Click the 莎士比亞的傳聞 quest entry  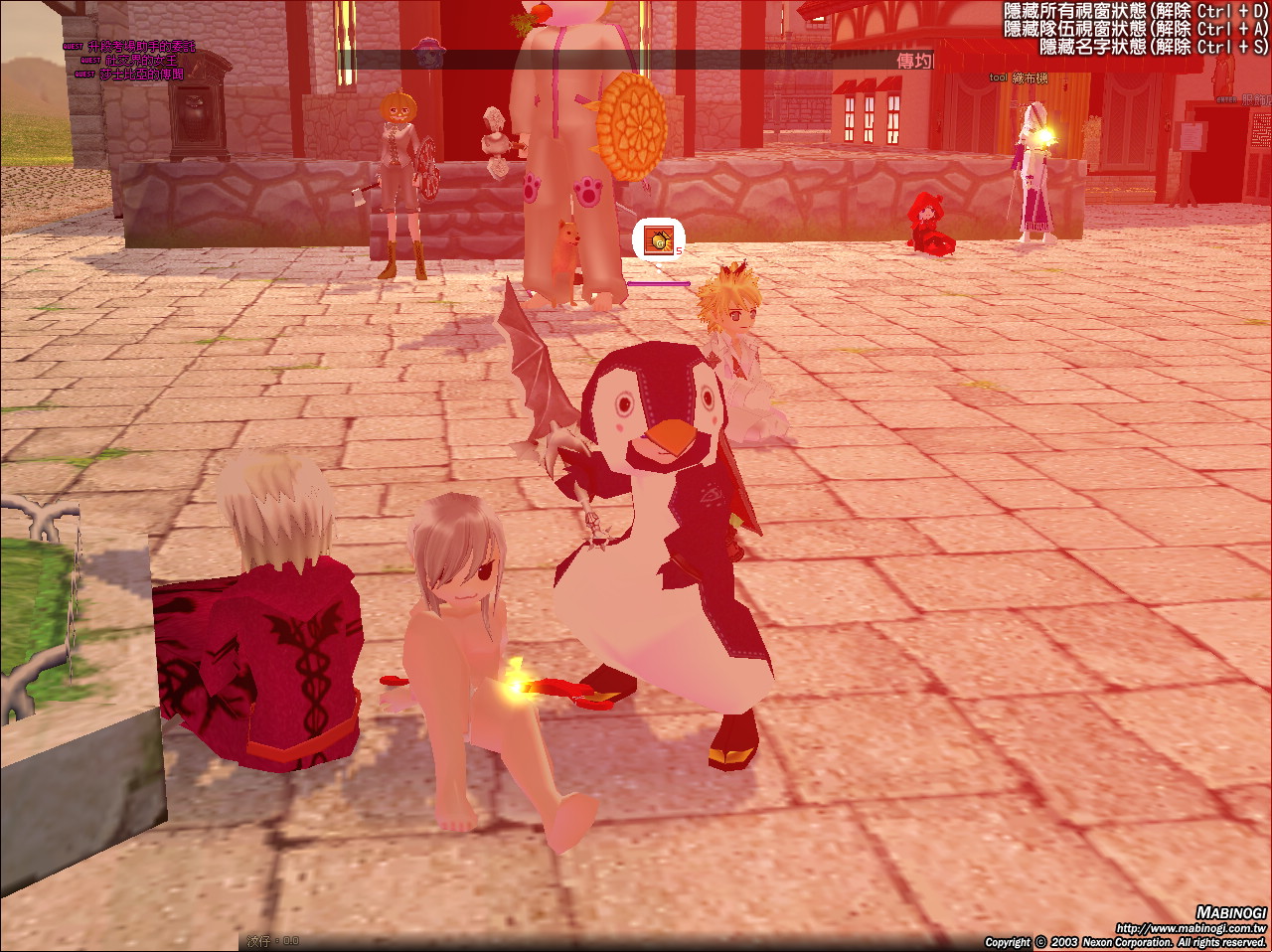click(x=140, y=75)
